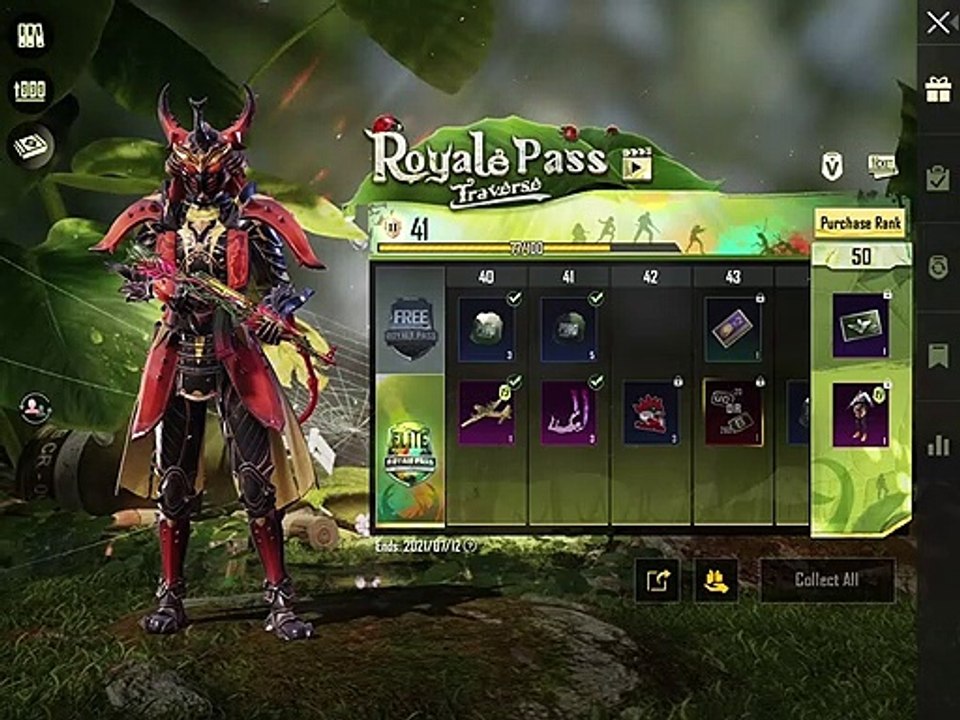The image size is (960, 720).
Task: Open the V shield badge icon
Action: [x=832, y=166]
